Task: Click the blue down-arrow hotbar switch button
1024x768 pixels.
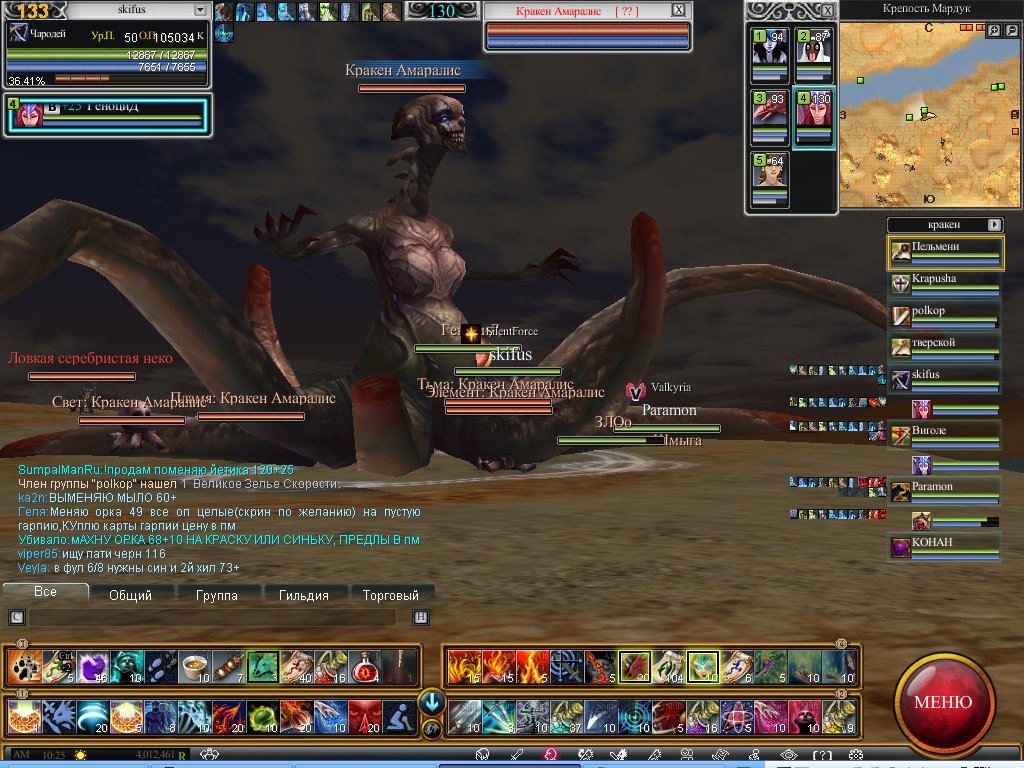Action: pos(432,701)
